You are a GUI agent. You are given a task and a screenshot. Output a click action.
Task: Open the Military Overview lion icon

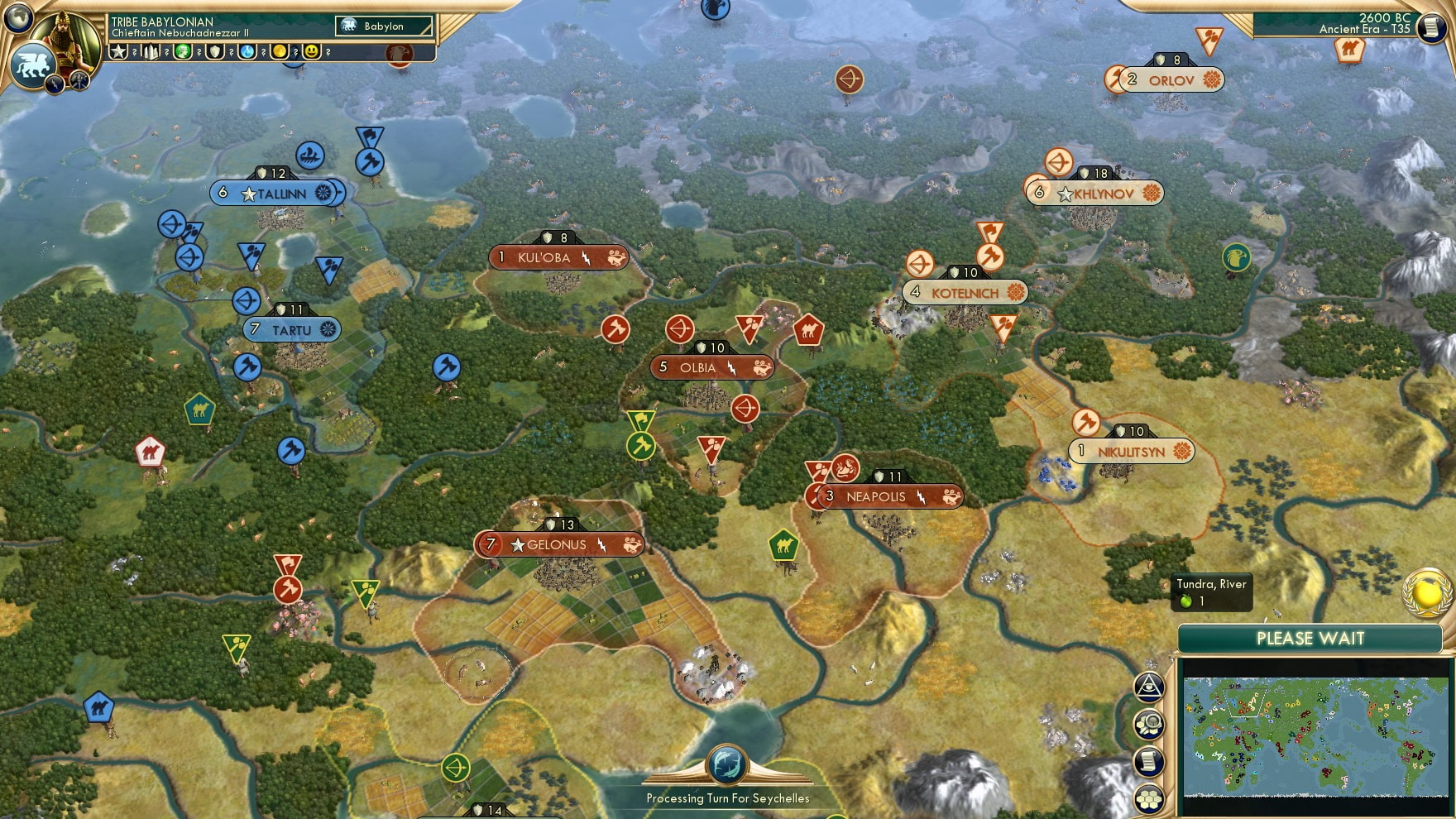[31, 66]
